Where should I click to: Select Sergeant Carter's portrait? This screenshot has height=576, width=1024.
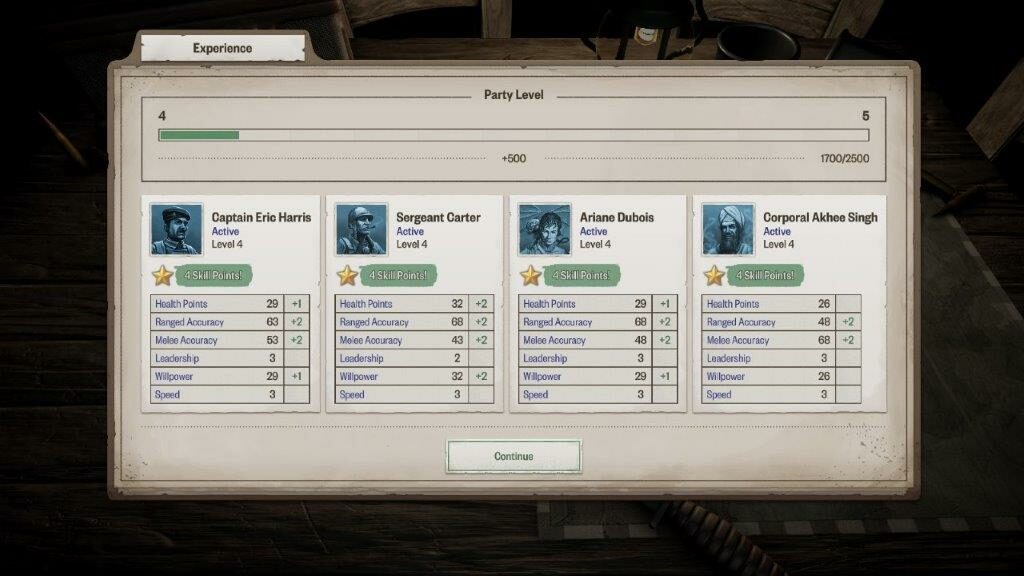361,230
